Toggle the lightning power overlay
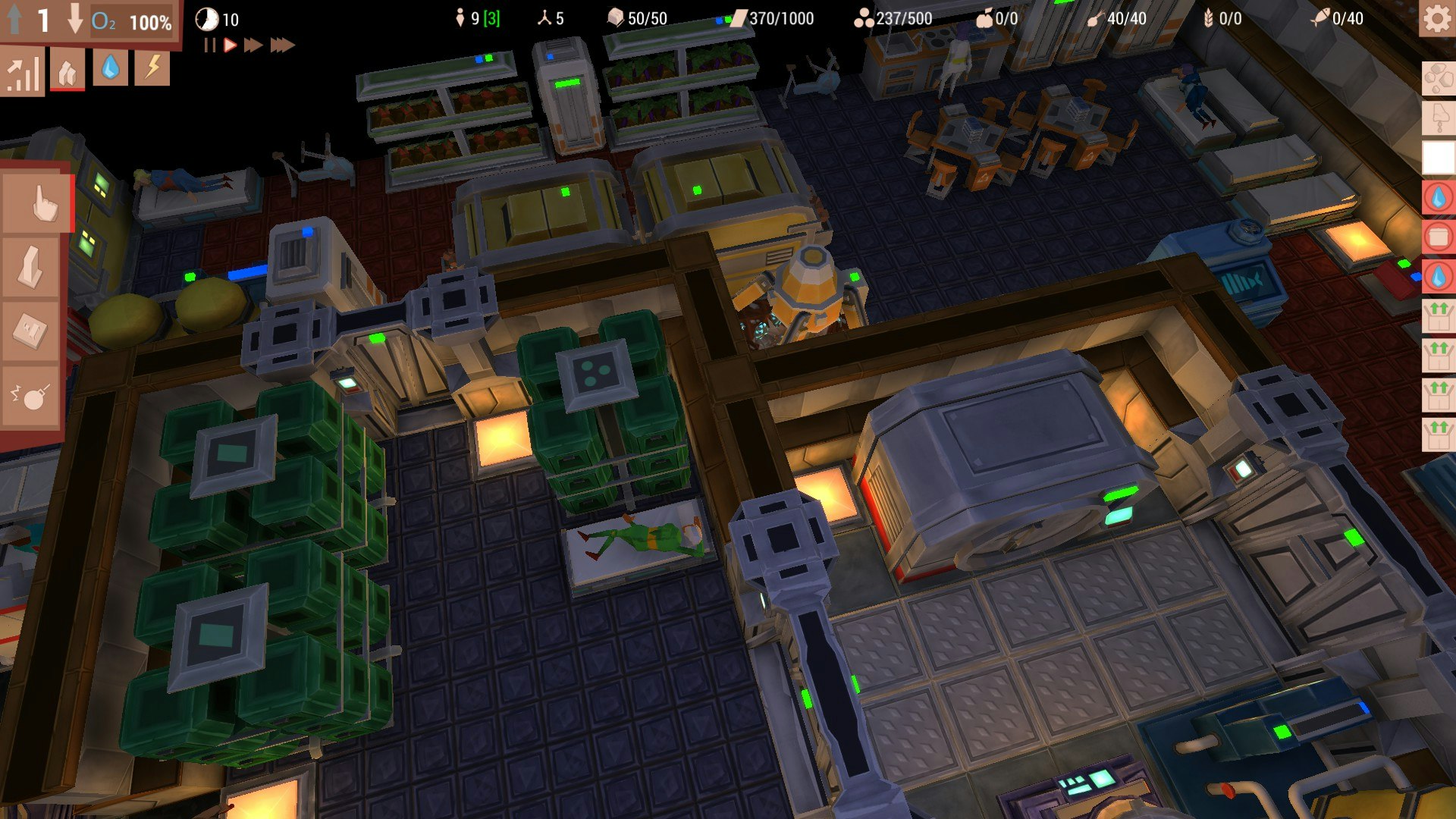The height and width of the screenshot is (819, 1456). coord(152,70)
